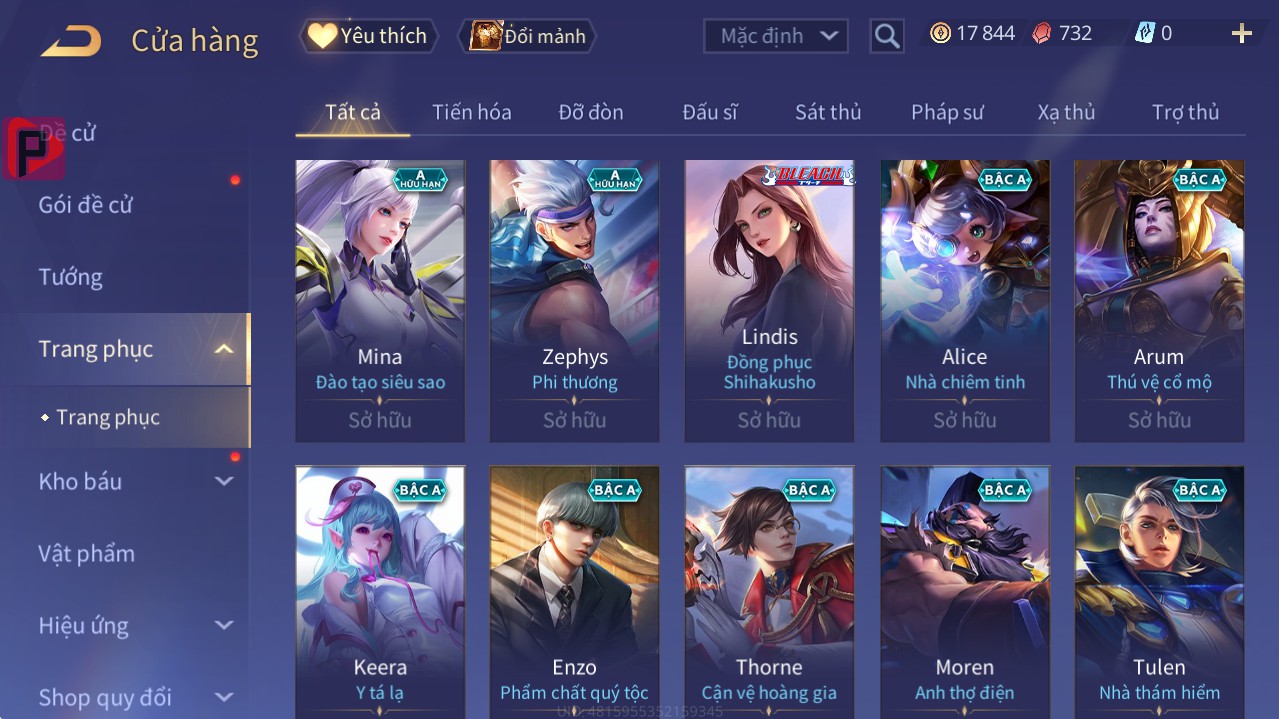Choose the Pháp sư tab
This screenshot has height=719, width=1279.
(x=947, y=112)
